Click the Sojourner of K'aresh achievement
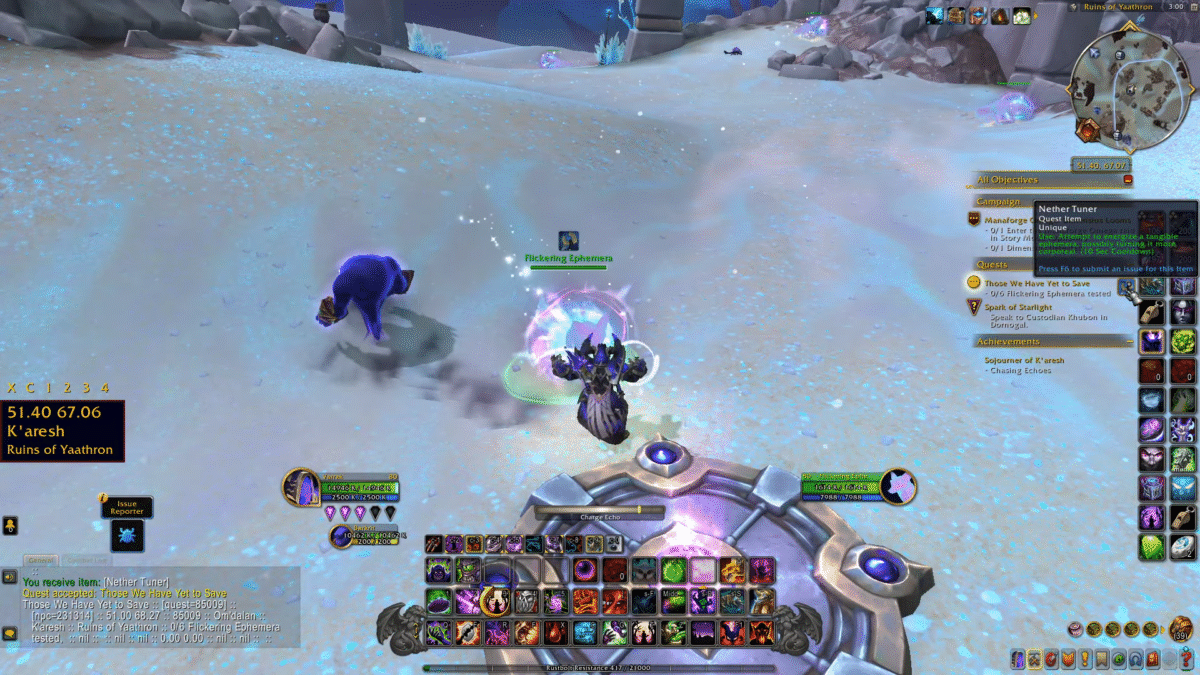The height and width of the screenshot is (675, 1200). tap(1024, 360)
